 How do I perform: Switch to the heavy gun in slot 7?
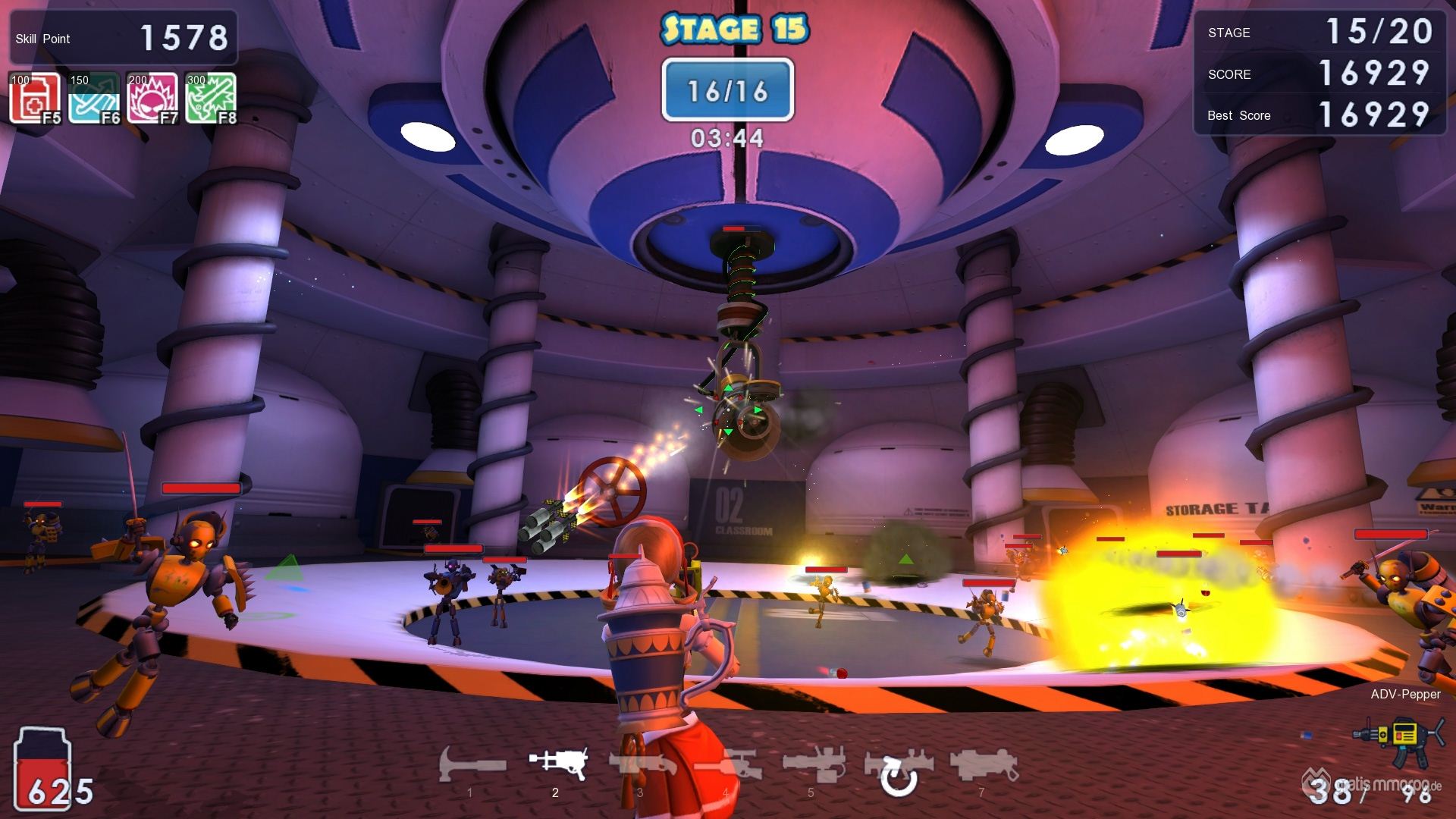(982, 764)
